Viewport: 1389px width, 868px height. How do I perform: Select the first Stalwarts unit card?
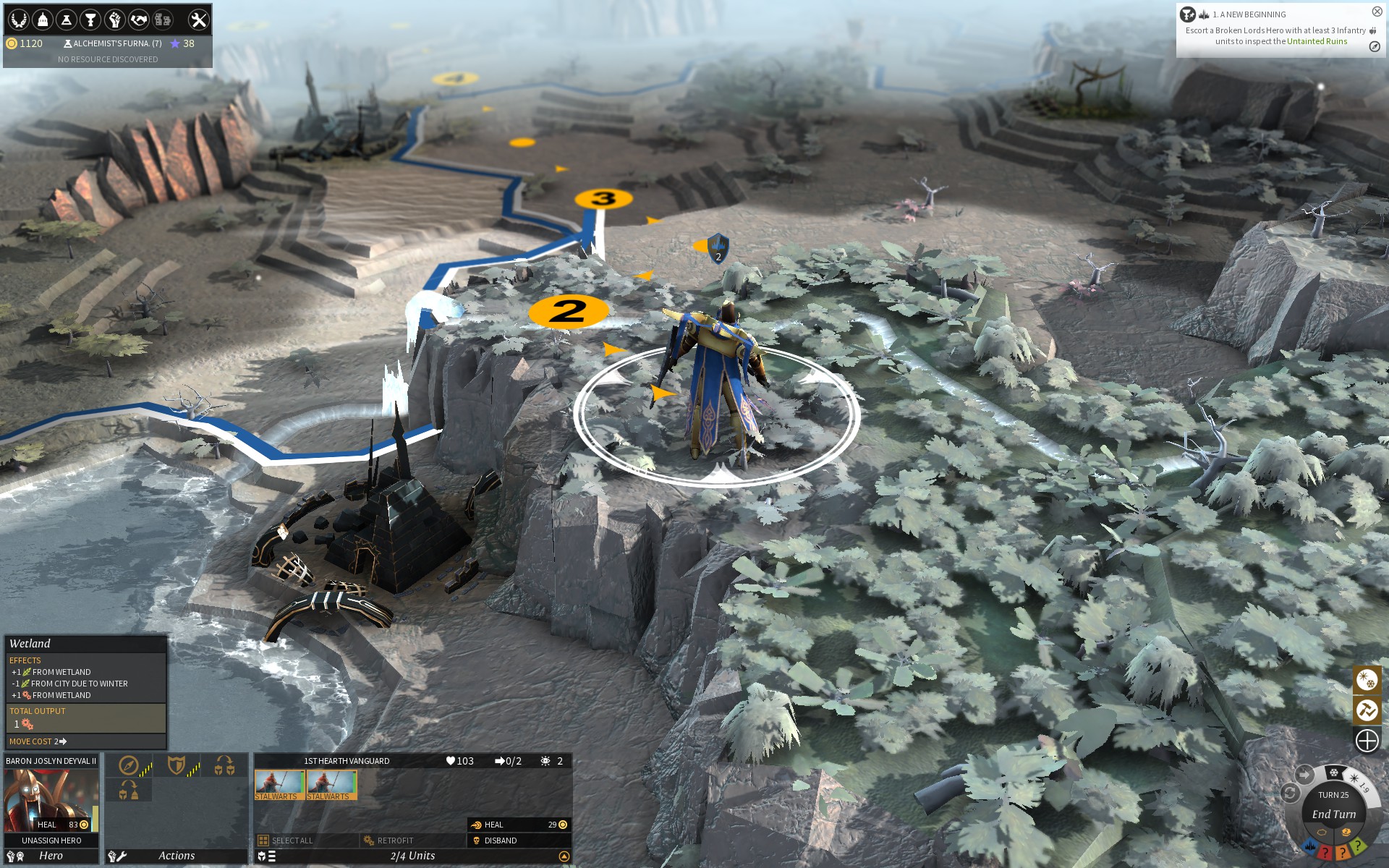[x=279, y=785]
